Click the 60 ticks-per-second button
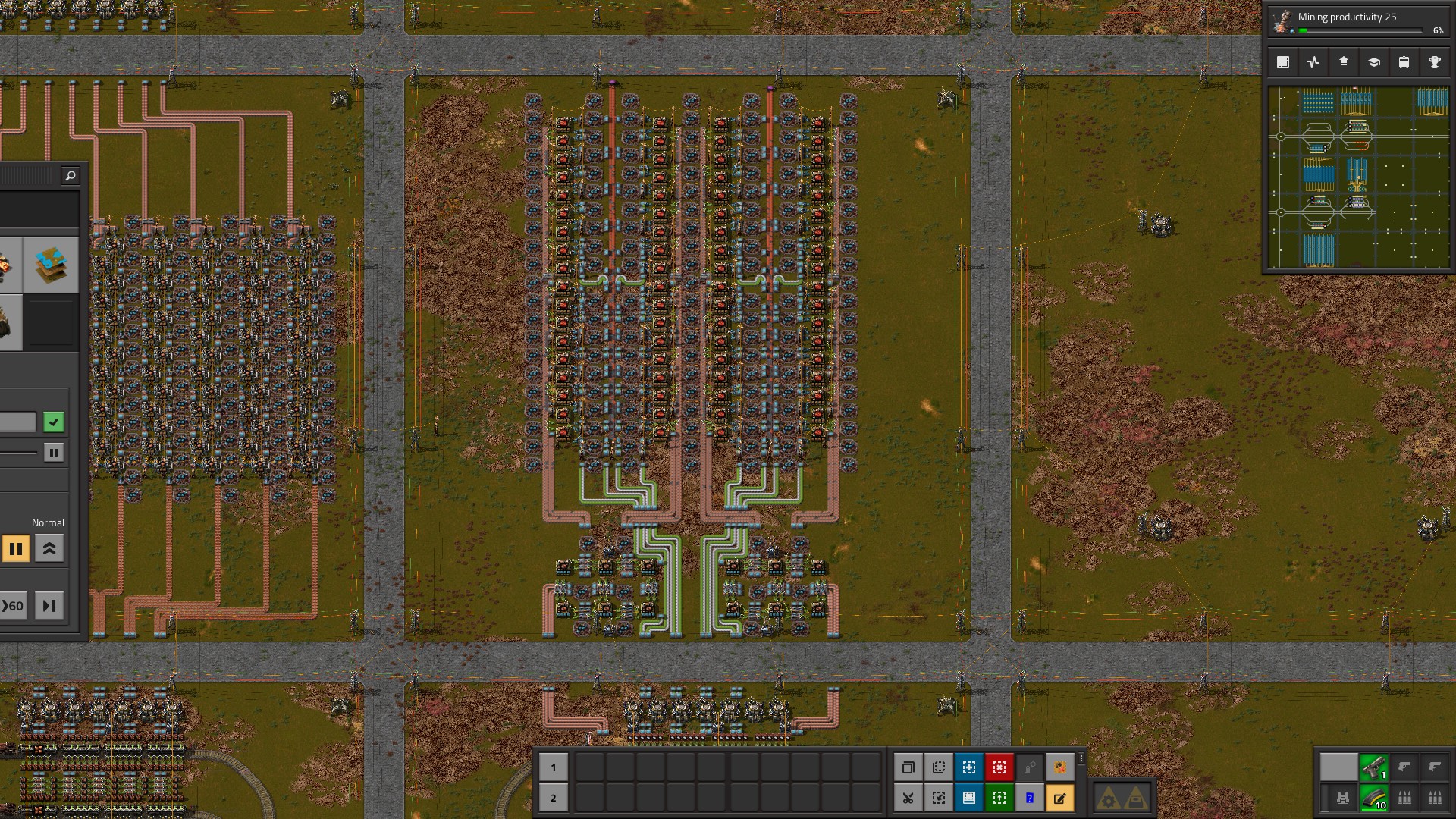The height and width of the screenshot is (819, 1456). [14, 605]
